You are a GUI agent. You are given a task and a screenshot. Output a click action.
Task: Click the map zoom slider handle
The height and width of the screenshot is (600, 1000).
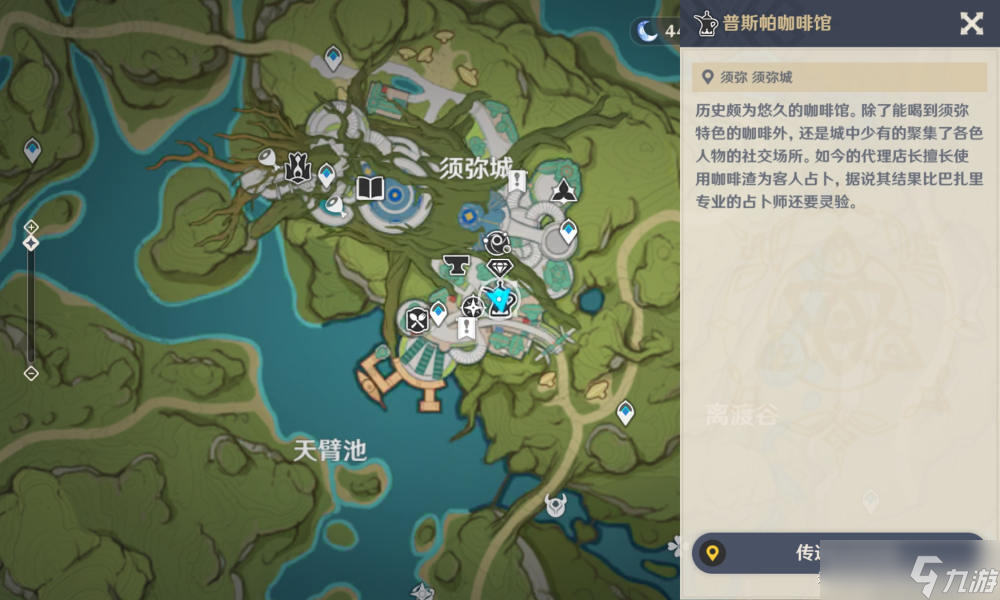click(31, 243)
